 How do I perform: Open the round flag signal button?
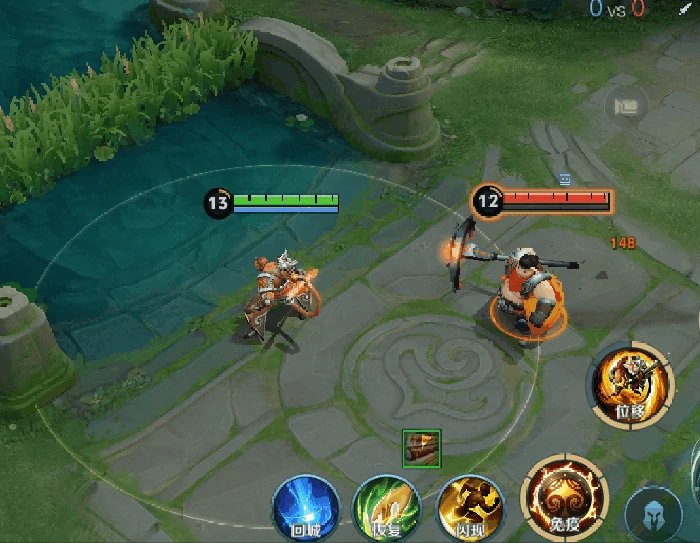(x=627, y=106)
